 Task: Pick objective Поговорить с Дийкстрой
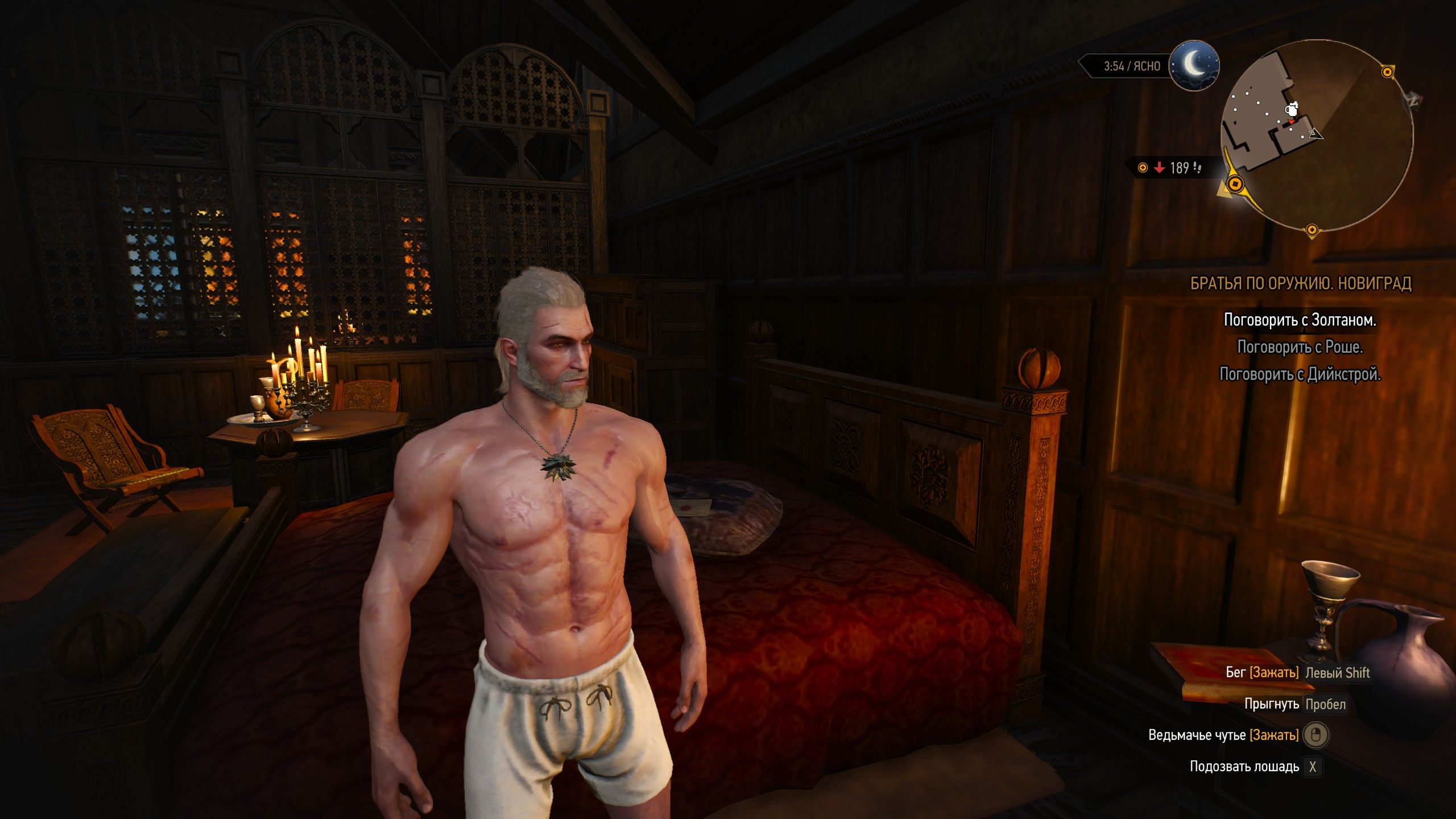click(x=1300, y=374)
